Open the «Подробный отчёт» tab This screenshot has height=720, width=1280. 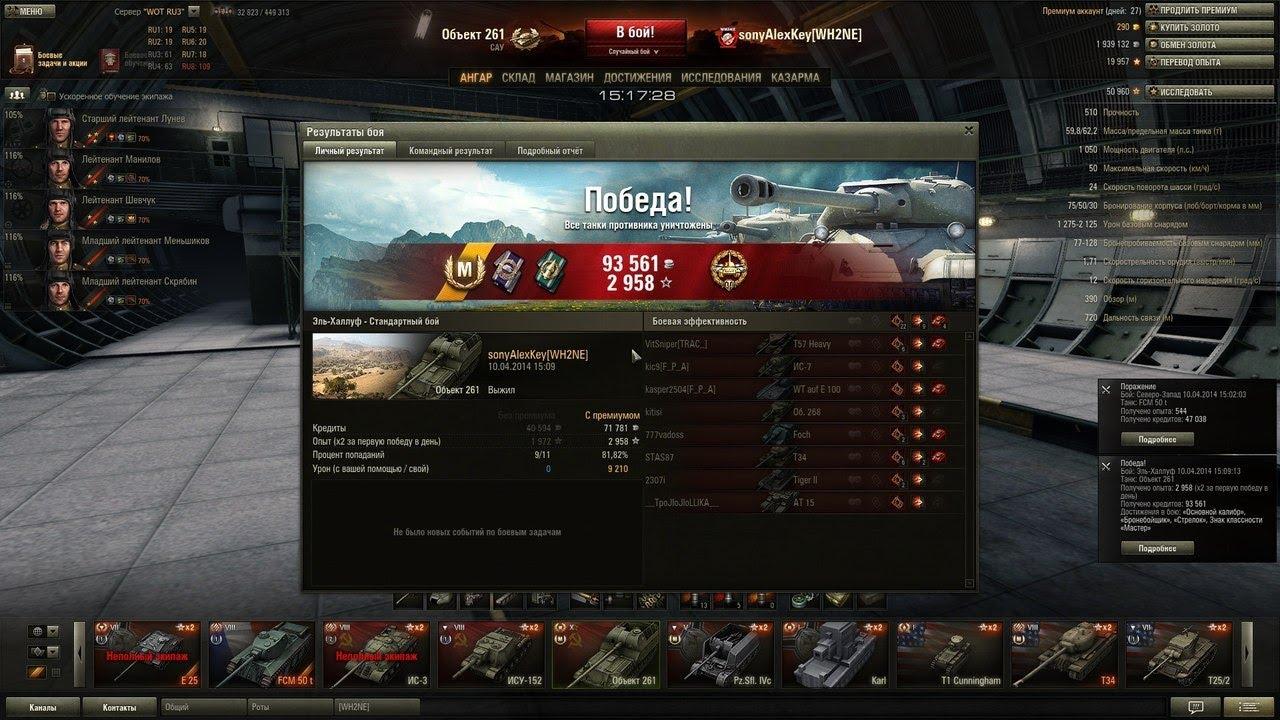point(549,150)
